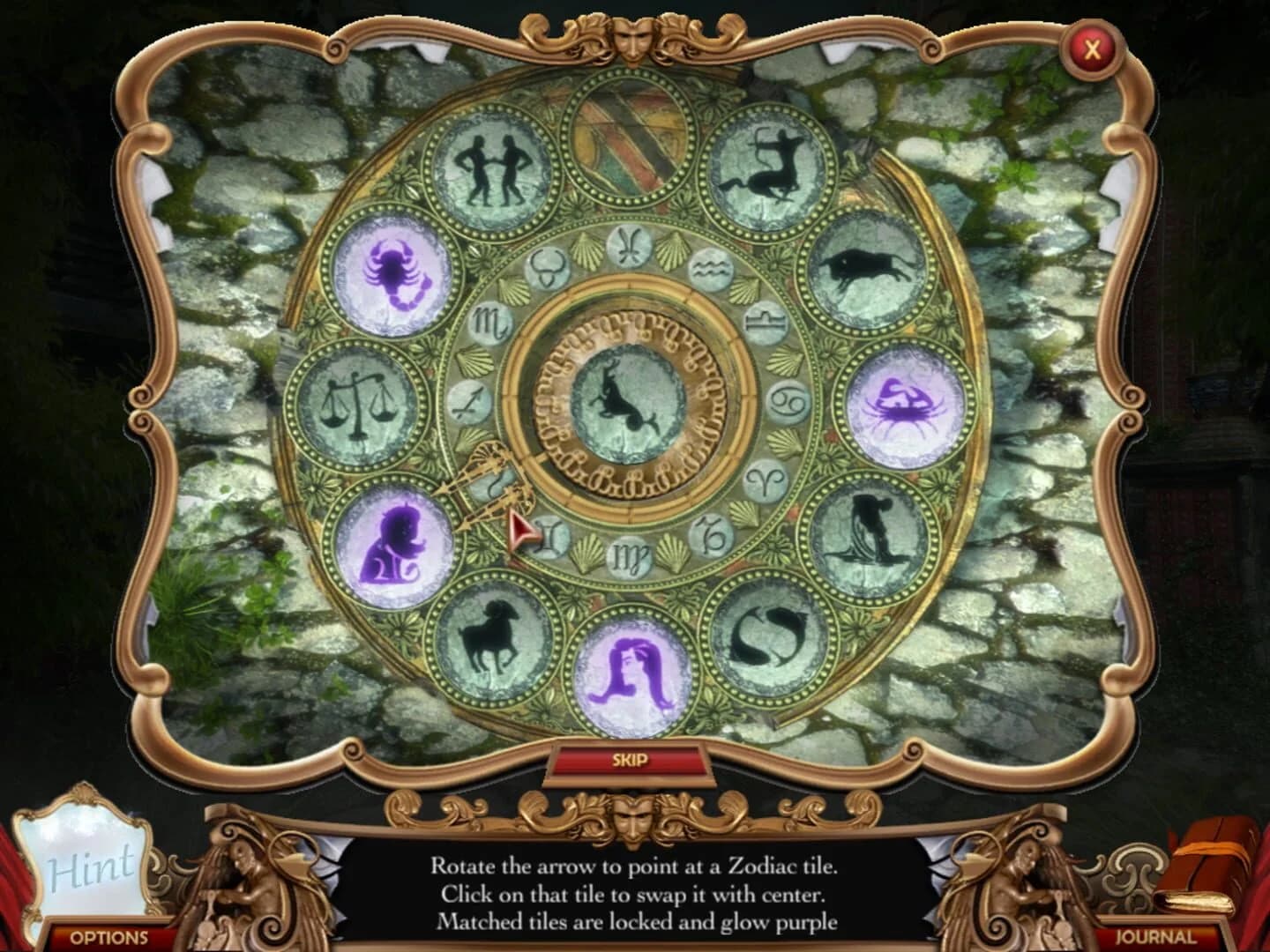Image resolution: width=1270 pixels, height=952 pixels.
Task: Select the black boar zodiac tile
Action: click(x=867, y=265)
